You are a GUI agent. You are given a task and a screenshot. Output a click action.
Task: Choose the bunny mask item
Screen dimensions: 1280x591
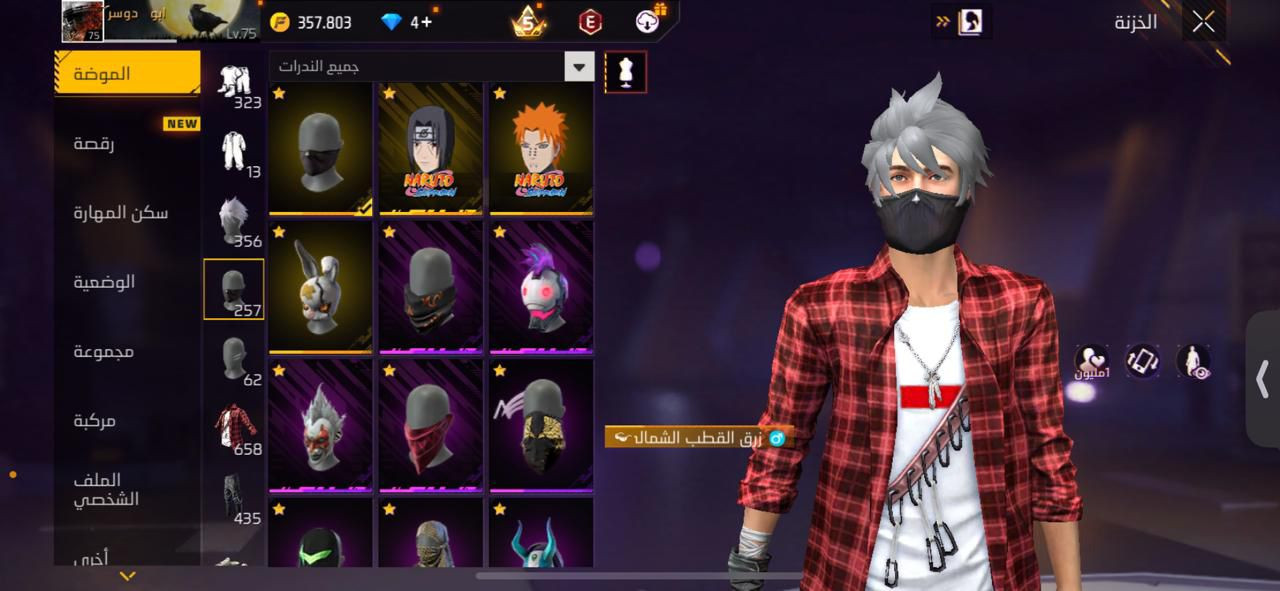pos(320,287)
